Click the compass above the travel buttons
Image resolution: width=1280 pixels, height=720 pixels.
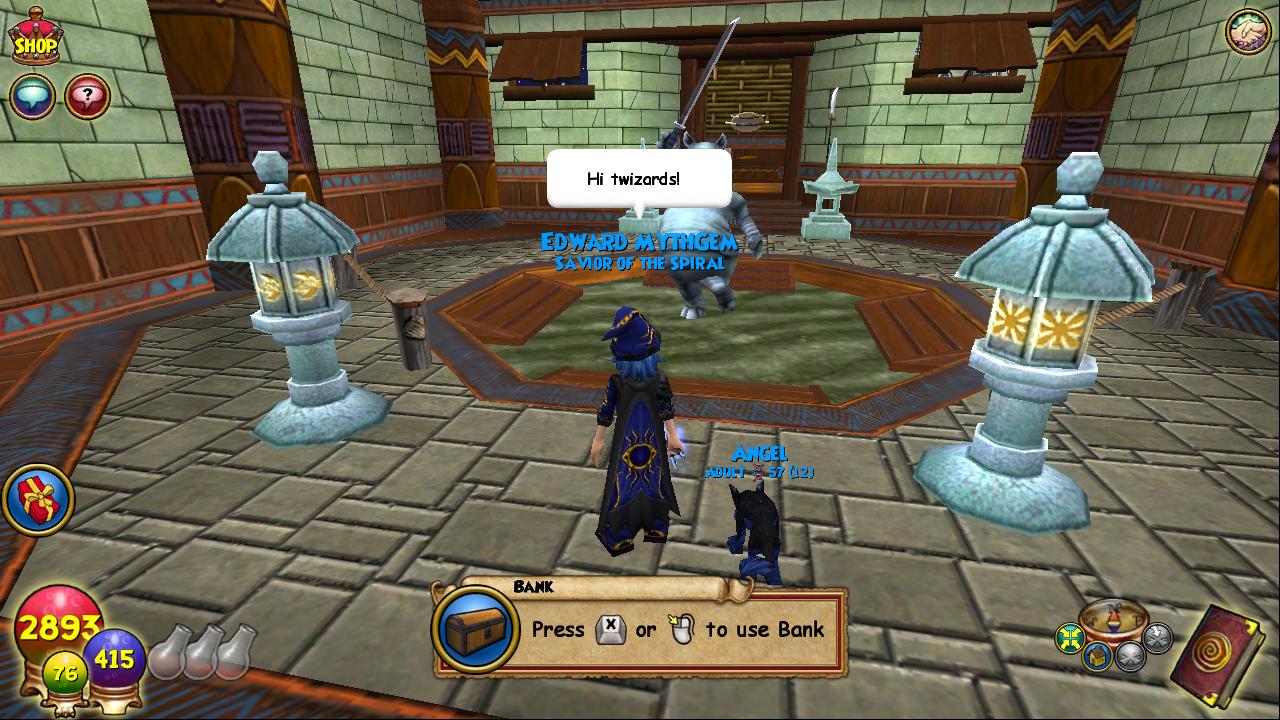coord(1112,618)
